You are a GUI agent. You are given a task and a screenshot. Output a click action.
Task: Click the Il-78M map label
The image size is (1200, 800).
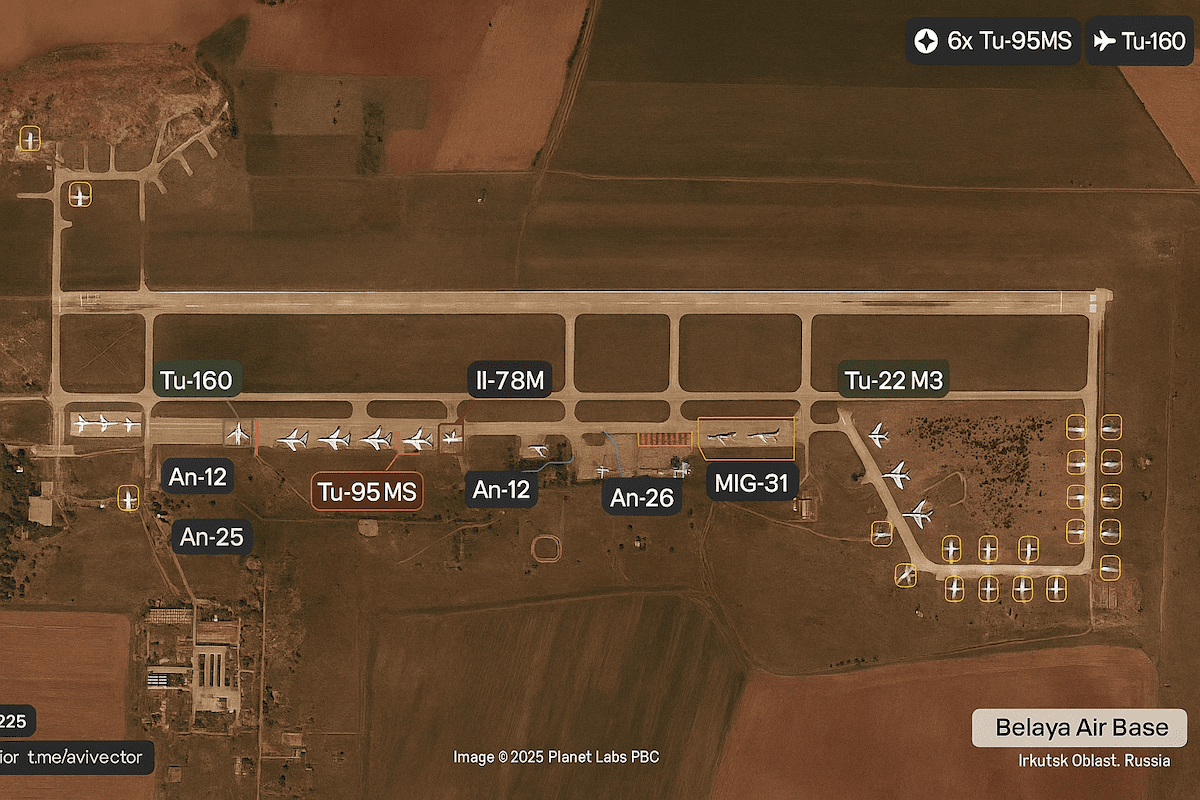tap(510, 380)
